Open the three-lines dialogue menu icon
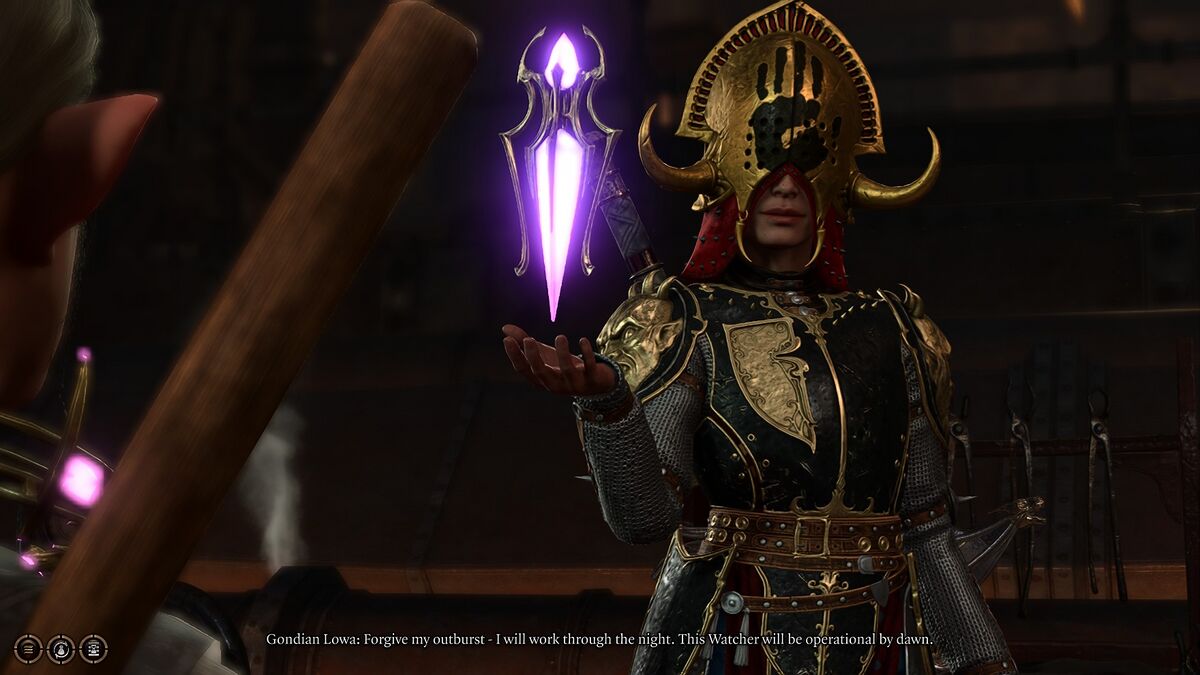Screen dimensions: 1200x675 (x=28, y=649)
